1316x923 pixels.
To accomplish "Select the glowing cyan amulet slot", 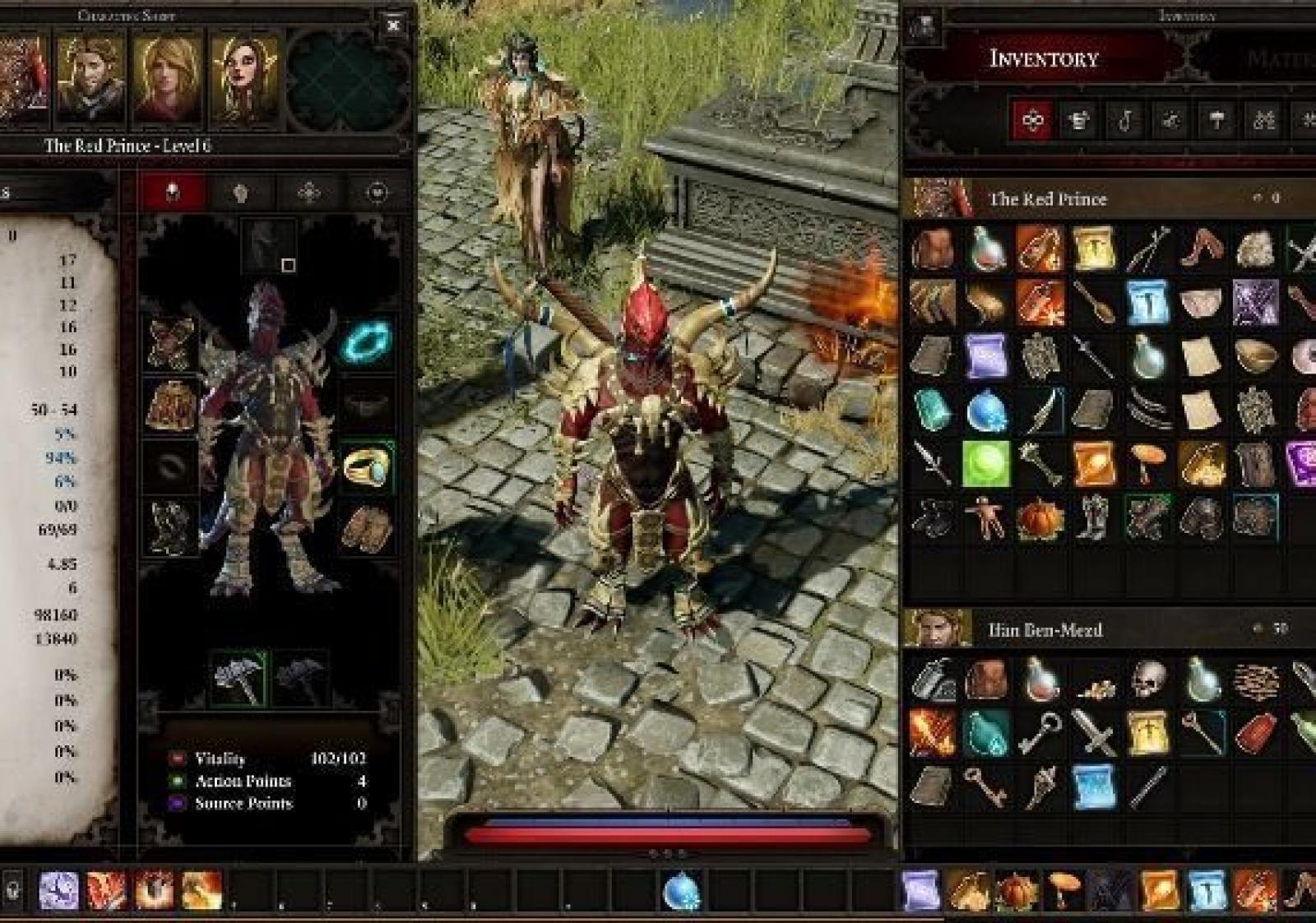I will coord(366,341).
